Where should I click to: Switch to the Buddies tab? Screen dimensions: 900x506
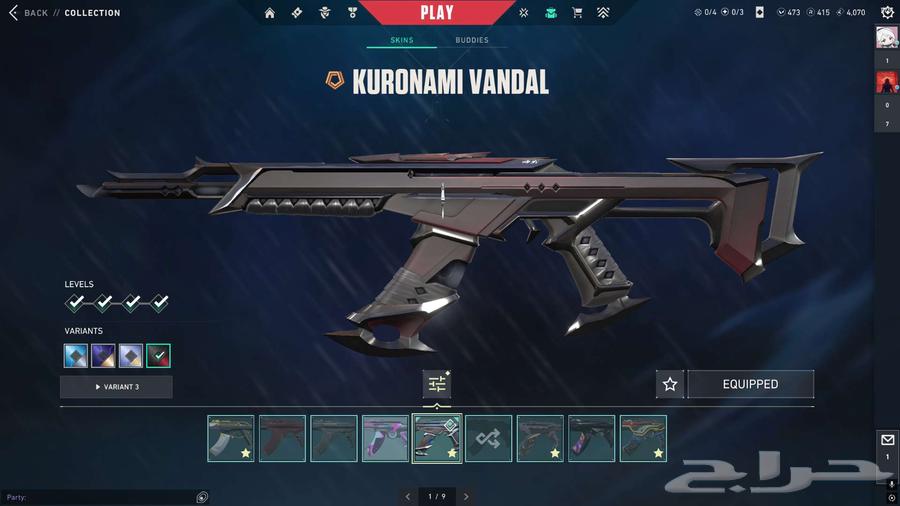(472, 40)
